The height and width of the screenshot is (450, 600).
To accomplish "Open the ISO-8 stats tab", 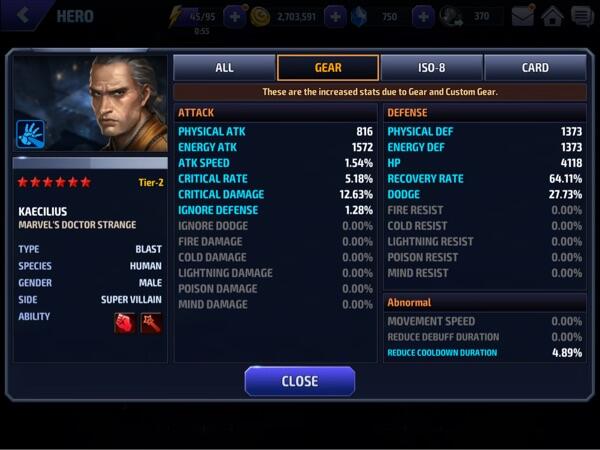I will tap(431, 68).
